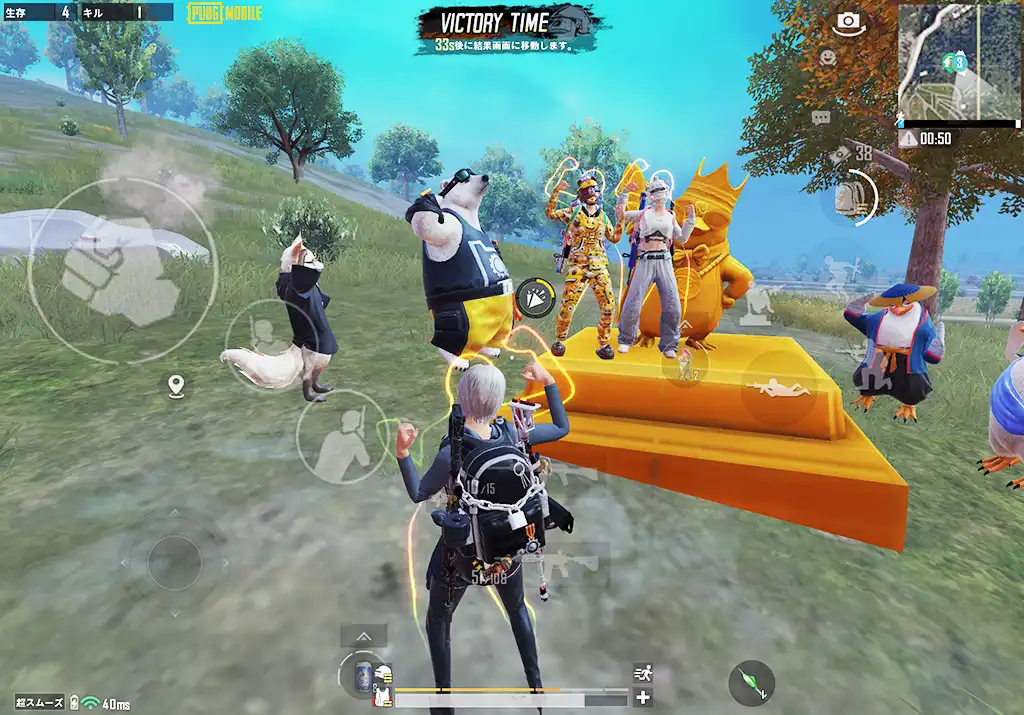Place a marker with the location pin icon
This screenshot has height=715, width=1024.
coord(176,385)
